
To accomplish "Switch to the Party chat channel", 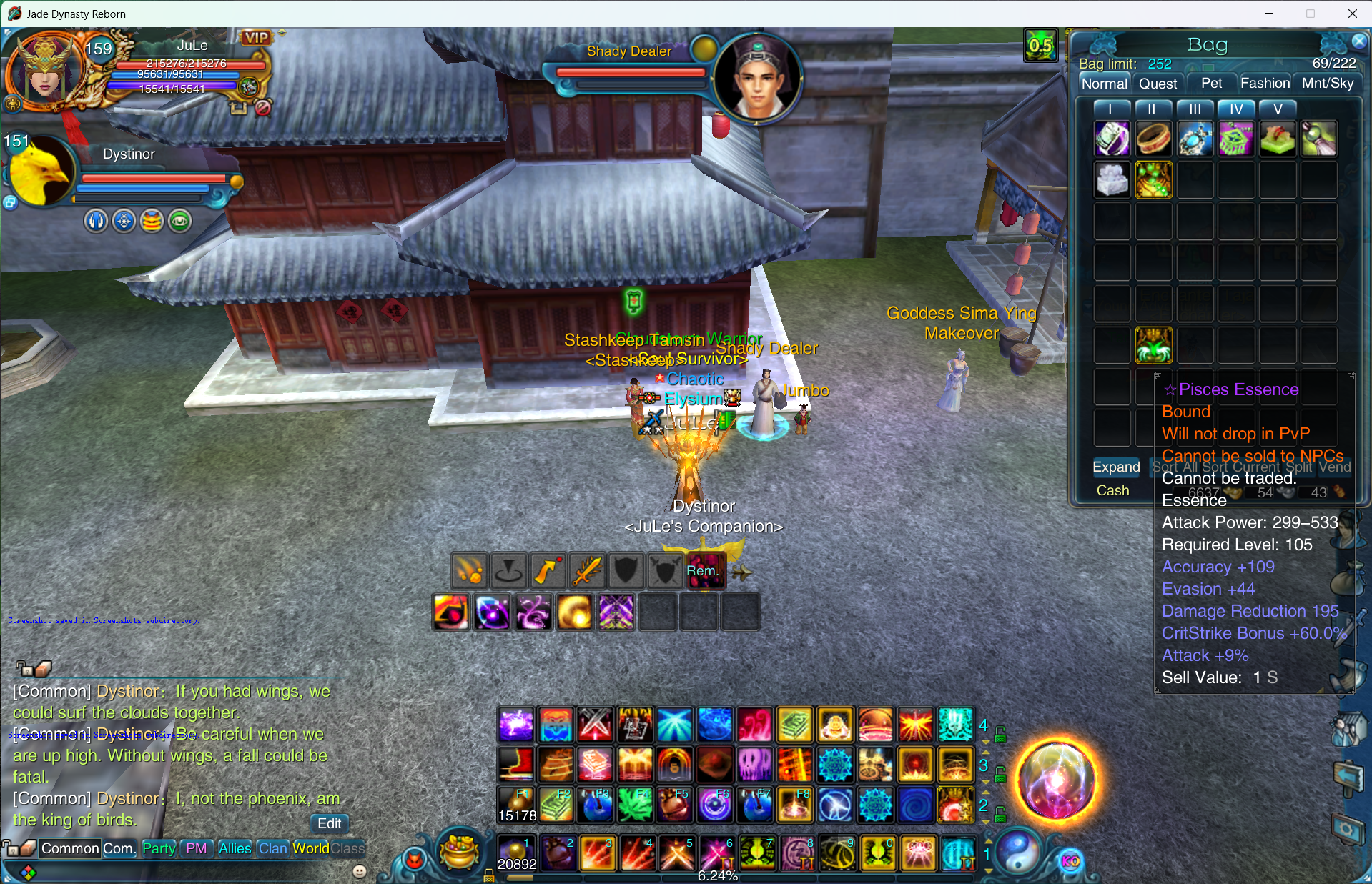I will [x=159, y=848].
